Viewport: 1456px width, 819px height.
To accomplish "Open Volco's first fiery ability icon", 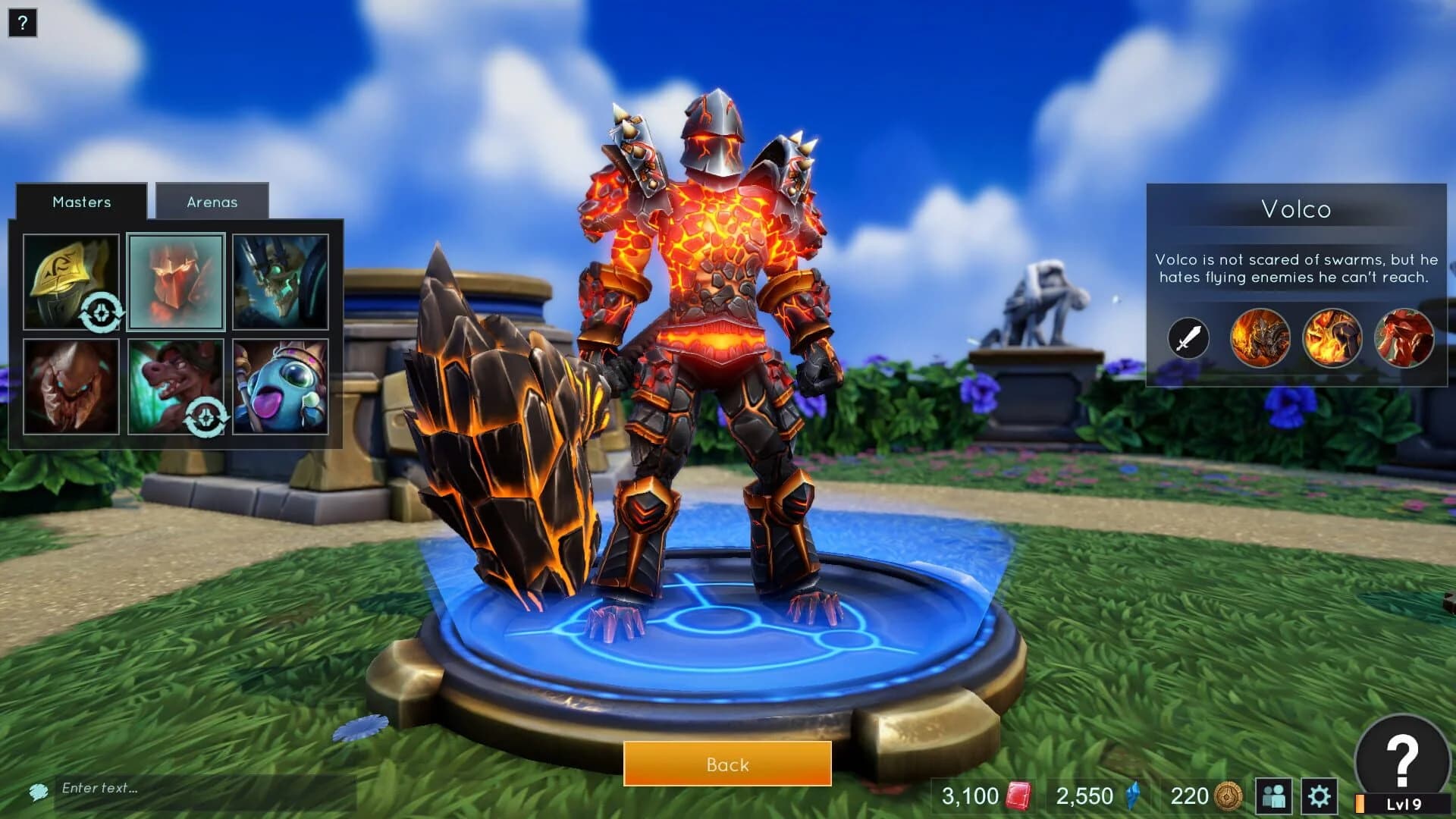I will (1259, 339).
